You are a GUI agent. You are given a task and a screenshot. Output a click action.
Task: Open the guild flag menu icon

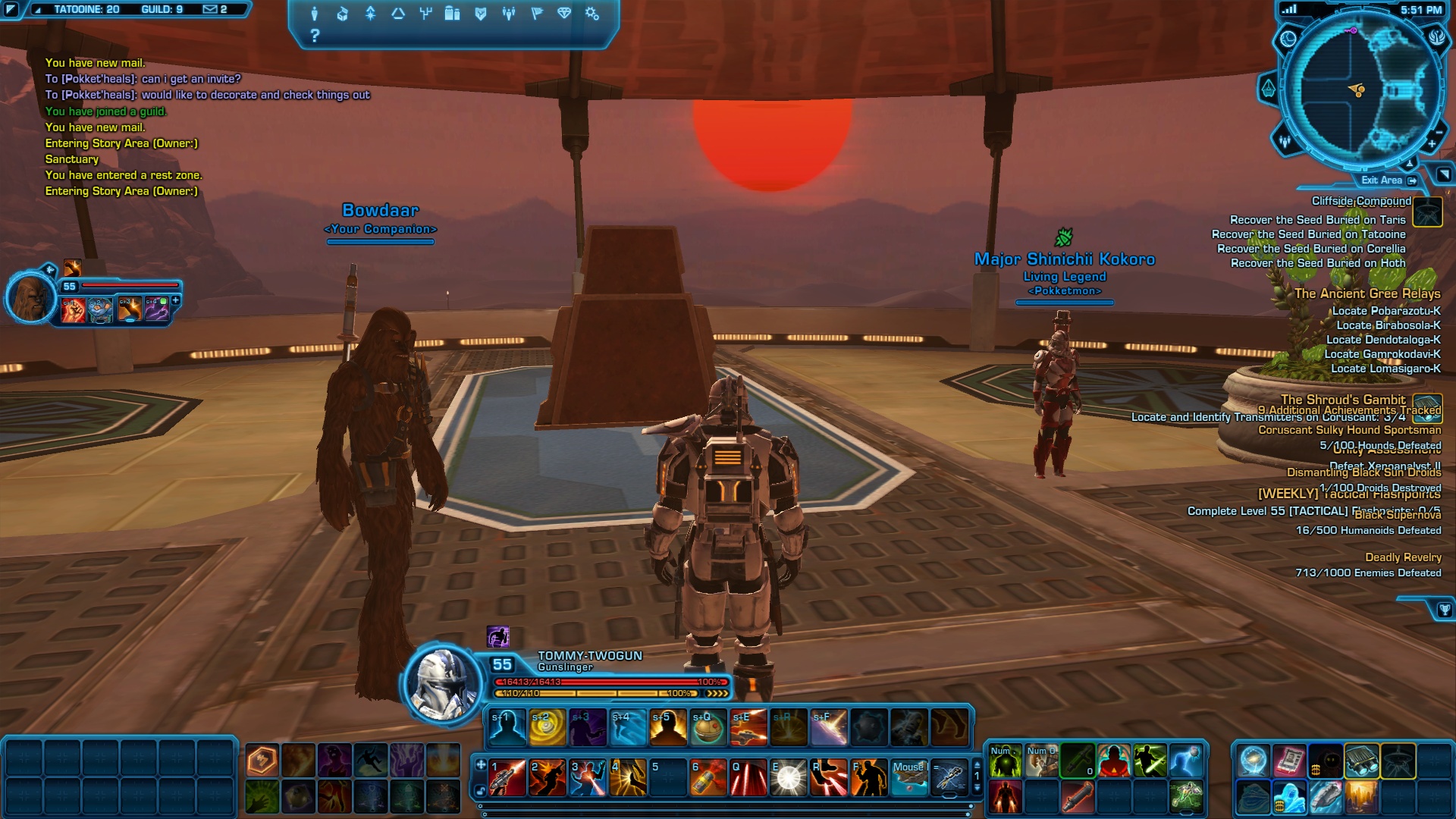coord(537,14)
